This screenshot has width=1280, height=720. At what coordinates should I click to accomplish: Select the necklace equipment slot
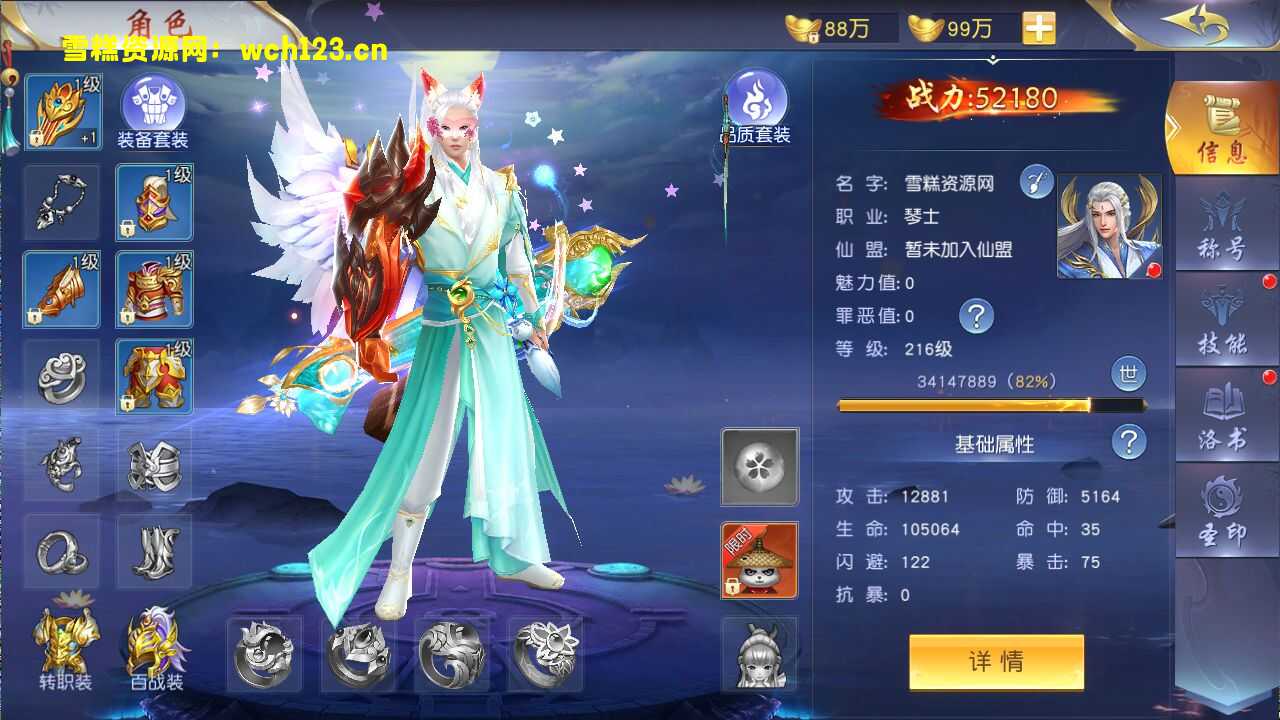click(x=61, y=203)
